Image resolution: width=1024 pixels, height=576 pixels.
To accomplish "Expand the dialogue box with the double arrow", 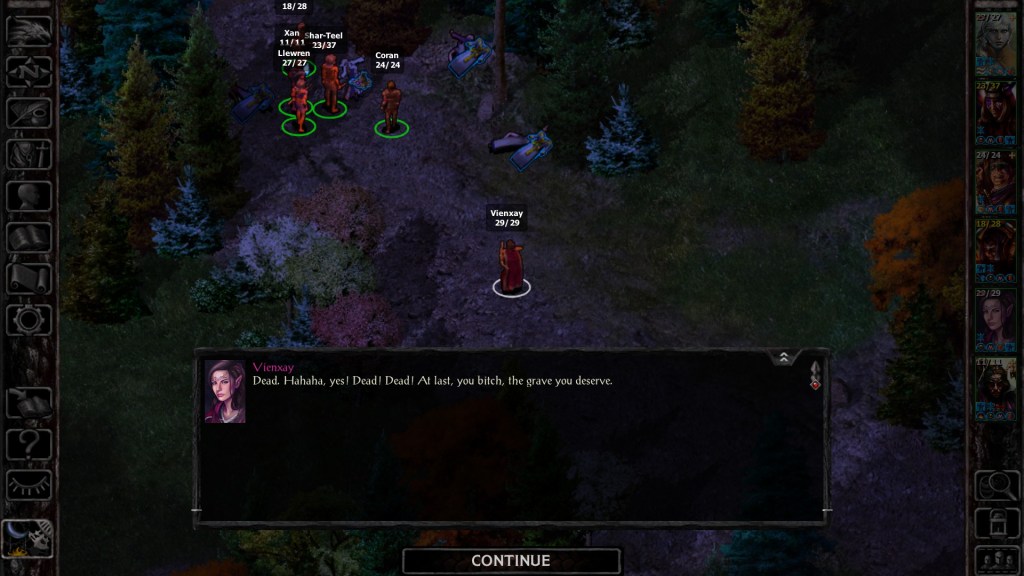I will coord(783,357).
